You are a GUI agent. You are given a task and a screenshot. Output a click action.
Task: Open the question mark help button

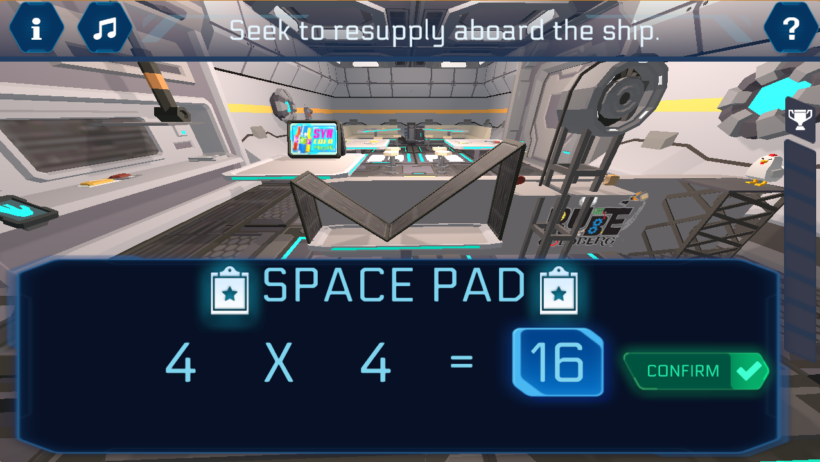pyautogui.click(x=791, y=28)
